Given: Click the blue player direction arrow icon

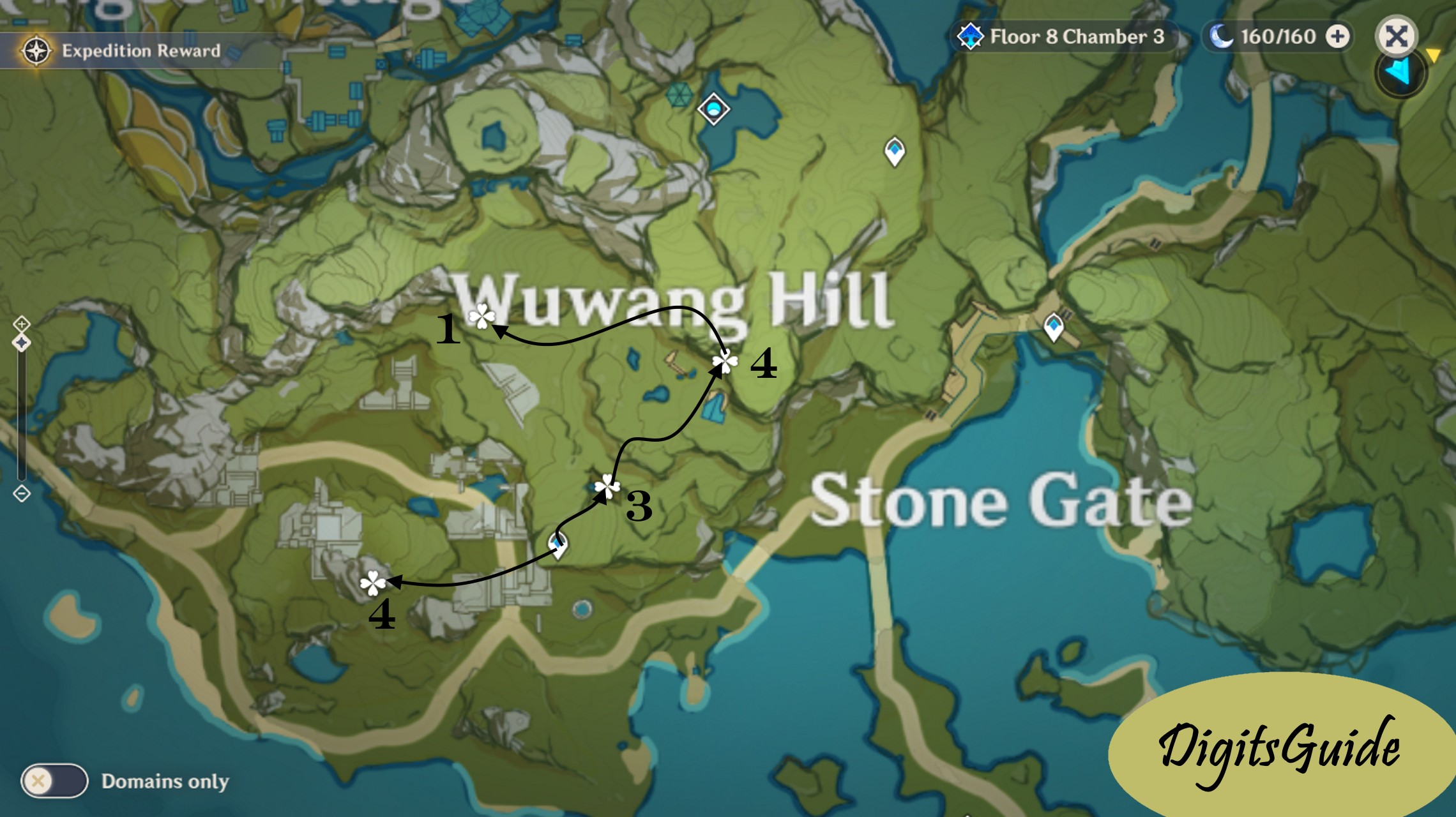Looking at the screenshot, I should click(x=1400, y=72).
